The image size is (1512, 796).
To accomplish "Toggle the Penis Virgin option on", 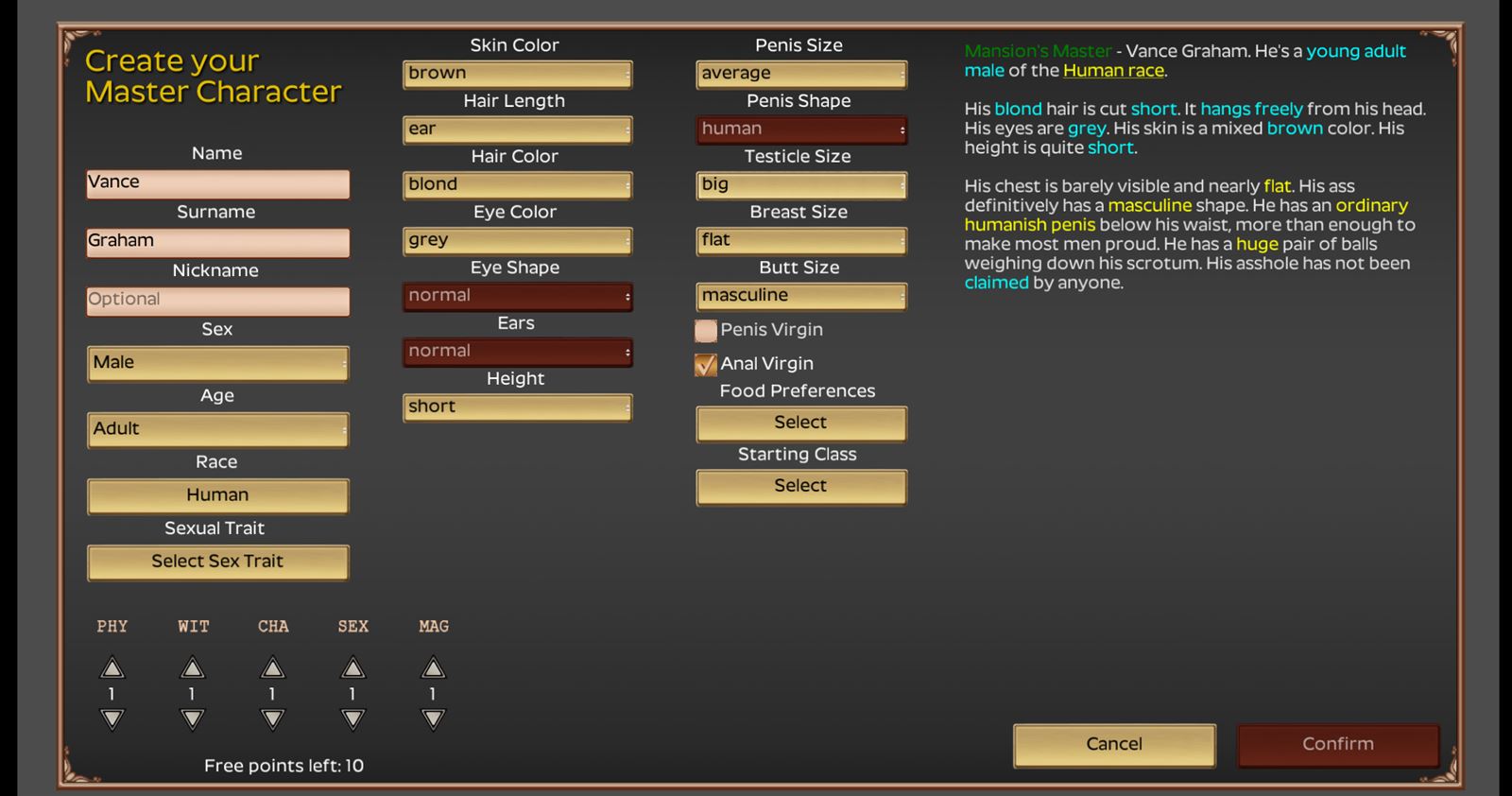I will [x=705, y=330].
